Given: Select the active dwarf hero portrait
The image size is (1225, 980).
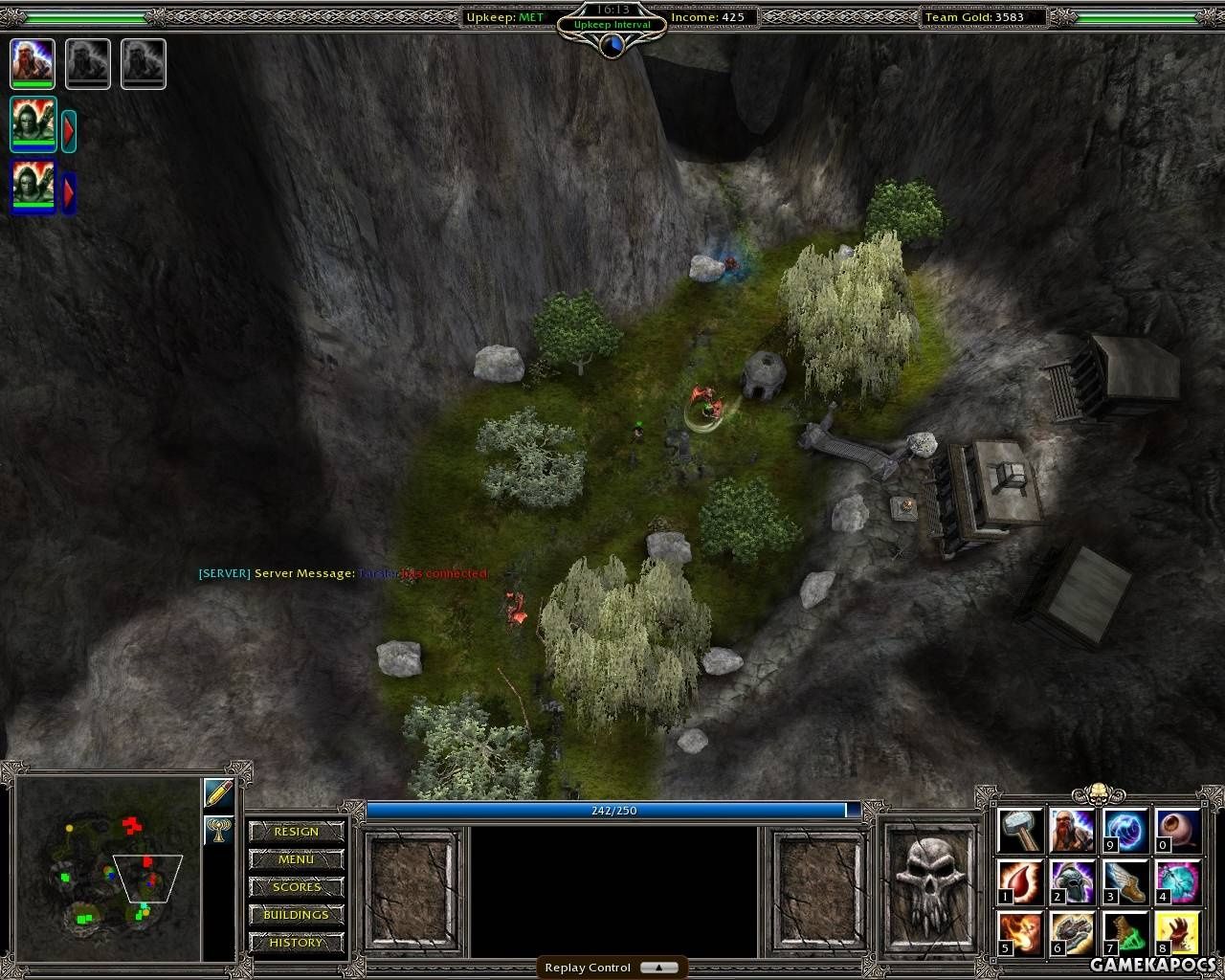Looking at the screenshot, I should pos(33,63).
